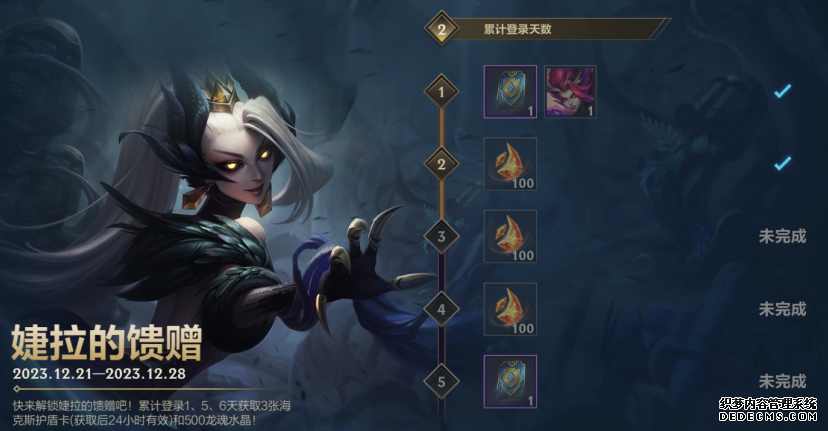Select the day 2 crystal reward
This screenshot has width=828, height=431.
coord(510,164)
